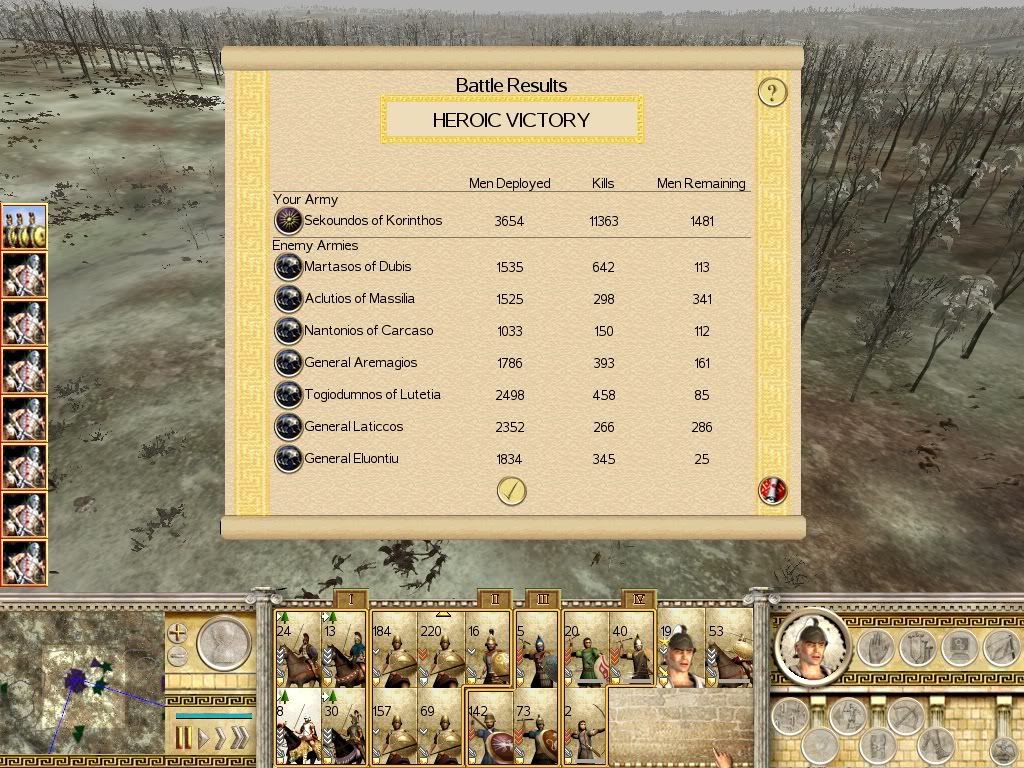Select the general's unit card with 19 men
The height and width of the screenshot is (768, 1024).
[x=681, y=649]
